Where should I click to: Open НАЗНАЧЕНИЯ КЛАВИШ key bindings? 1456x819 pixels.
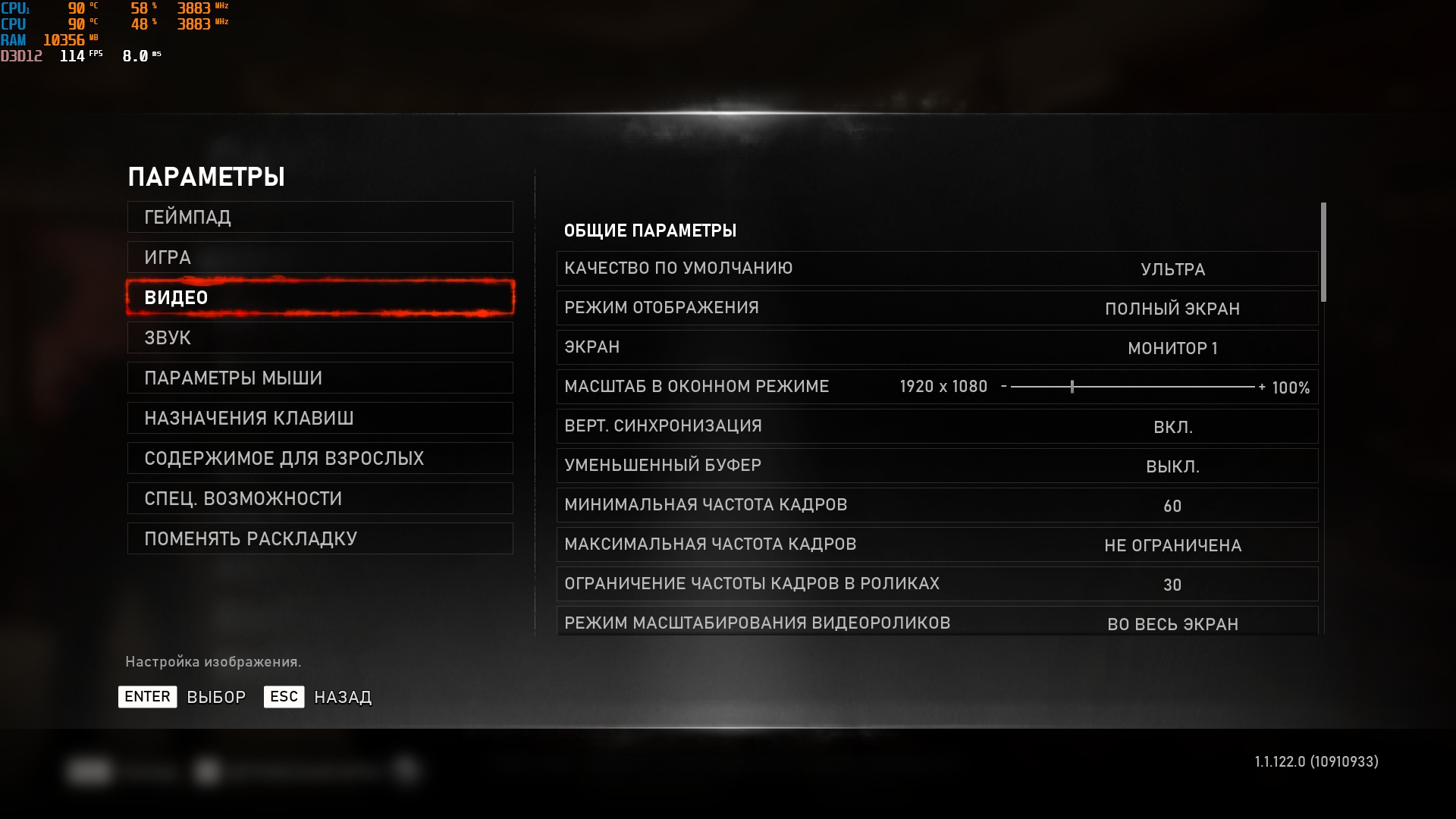tap(320, 419)
